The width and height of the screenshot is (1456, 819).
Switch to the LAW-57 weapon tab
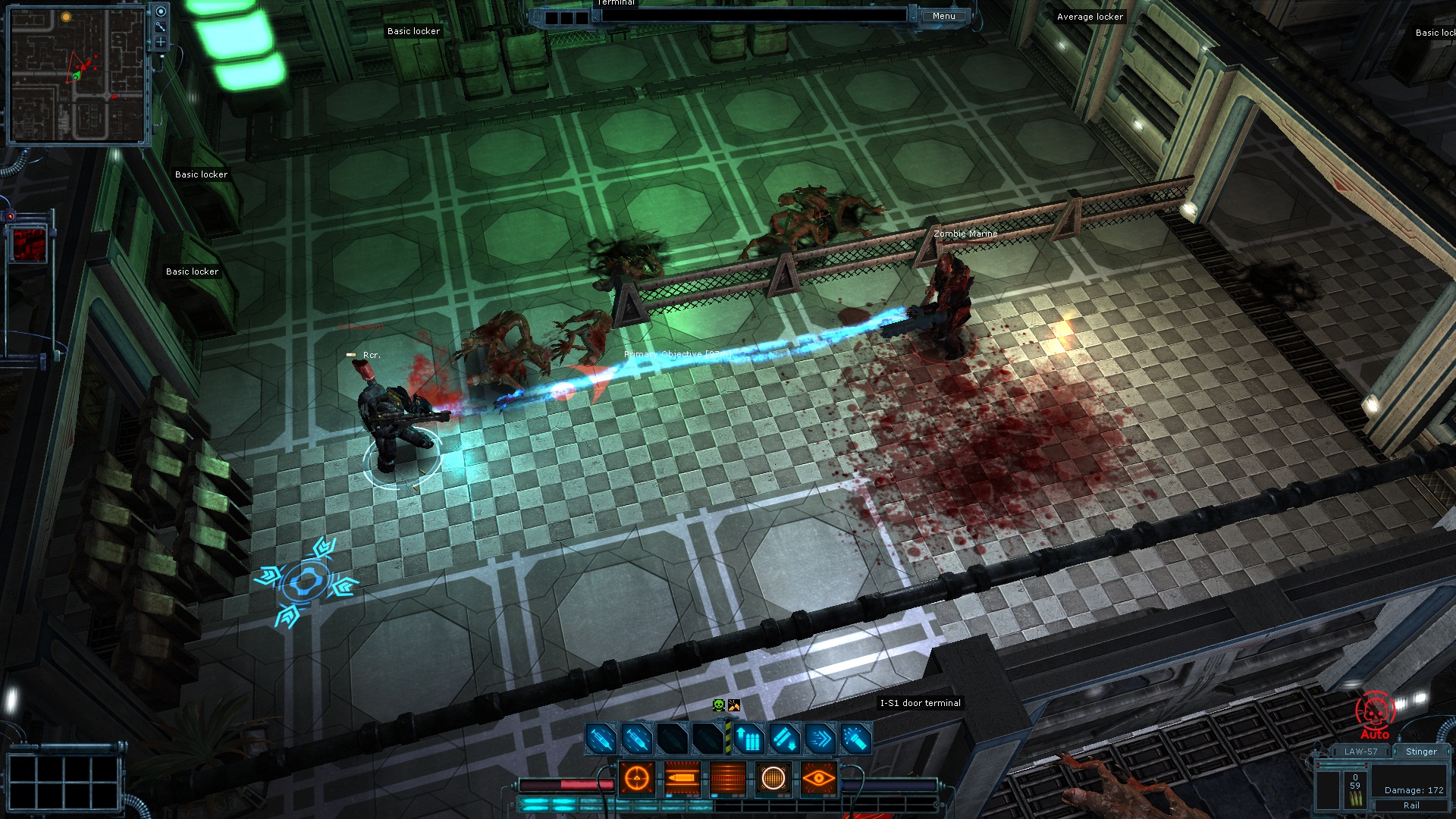(1360, 752)
